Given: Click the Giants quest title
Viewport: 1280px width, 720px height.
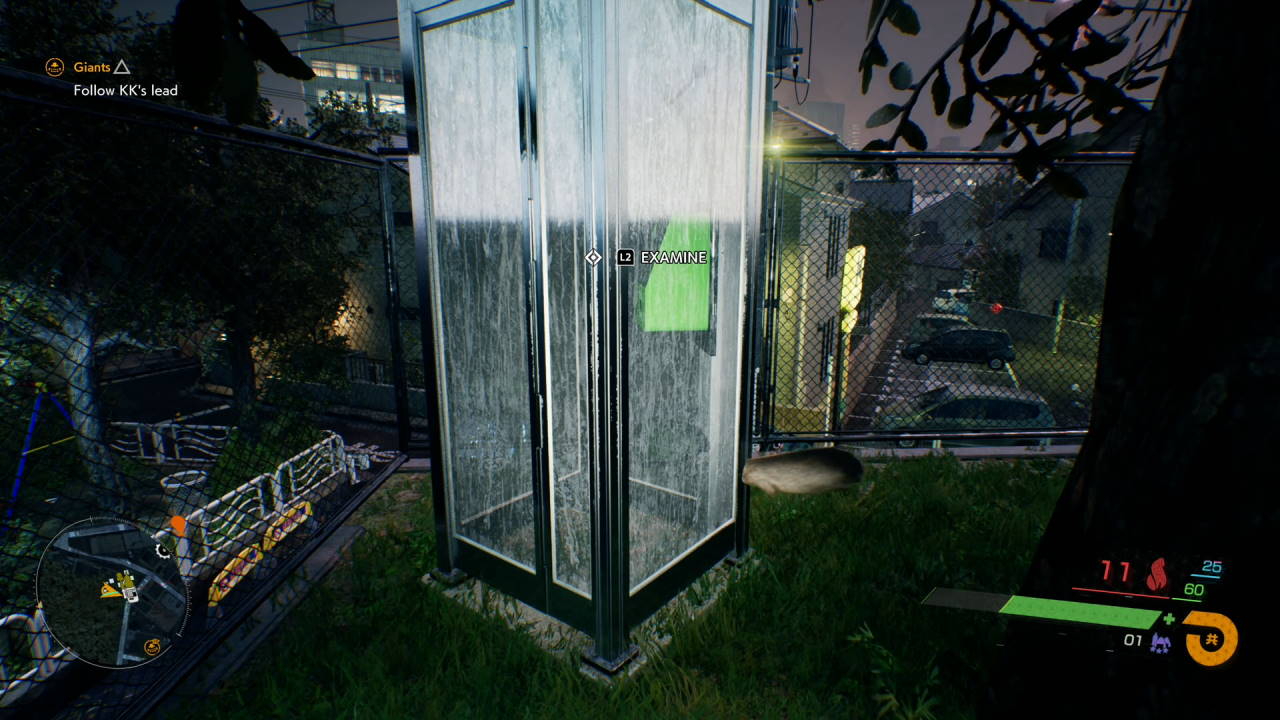Looking at the screenshot, I should pyautogui.click(x=91, y=67).
